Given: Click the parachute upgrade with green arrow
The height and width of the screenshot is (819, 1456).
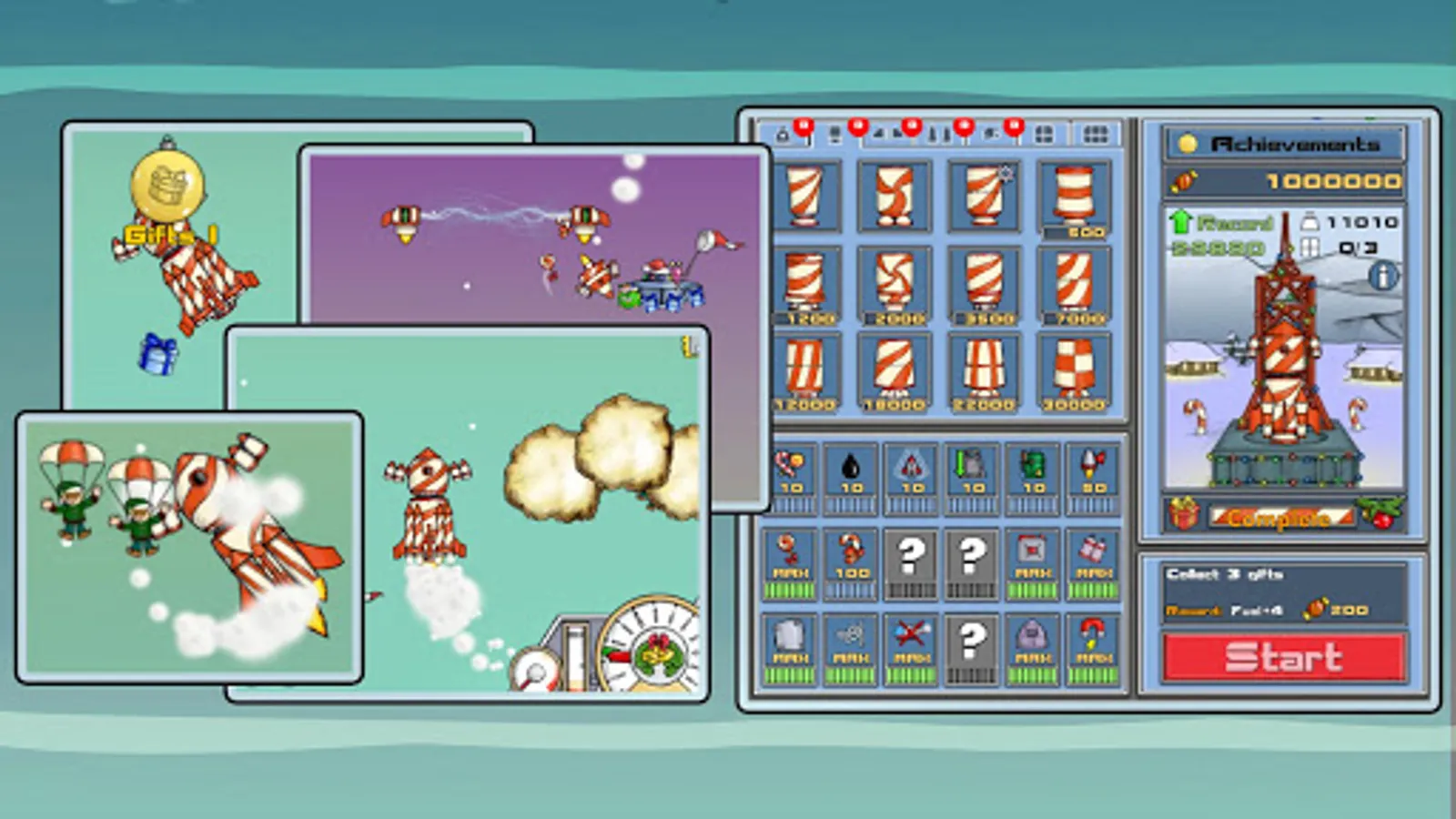Looking at the screenshot, I should pyautogui.click(x=970, y=467).
